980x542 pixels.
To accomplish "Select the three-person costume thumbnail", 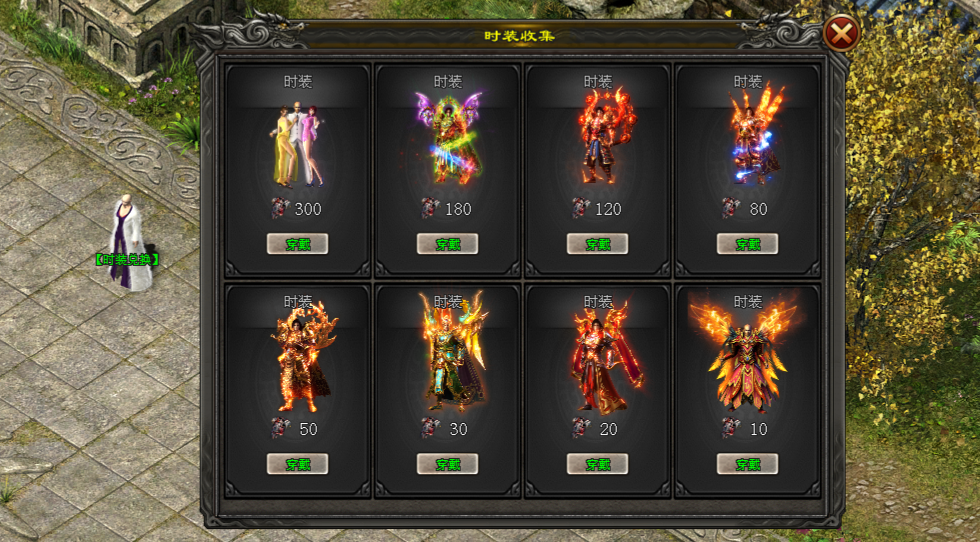I will [x=297, y=143].
